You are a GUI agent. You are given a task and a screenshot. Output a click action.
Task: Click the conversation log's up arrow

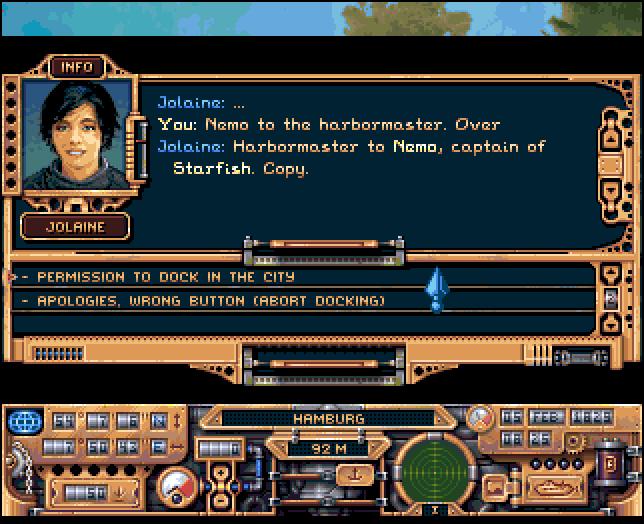click(612, 137)
